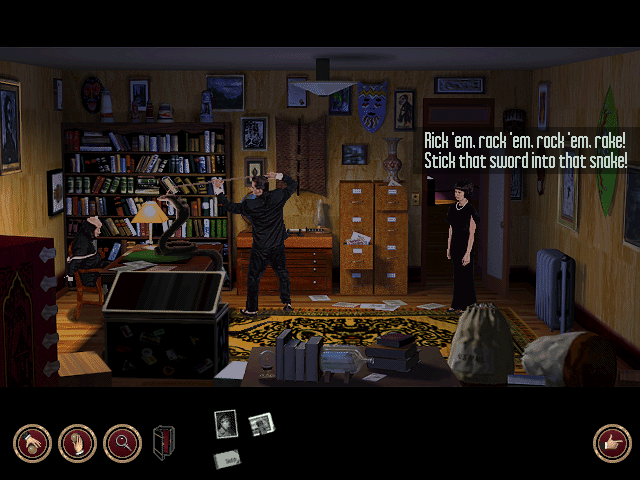Activate the magnifying glass examine icon
The height and width of the screenshot is (480, 640).
click(x=122, y=443)
